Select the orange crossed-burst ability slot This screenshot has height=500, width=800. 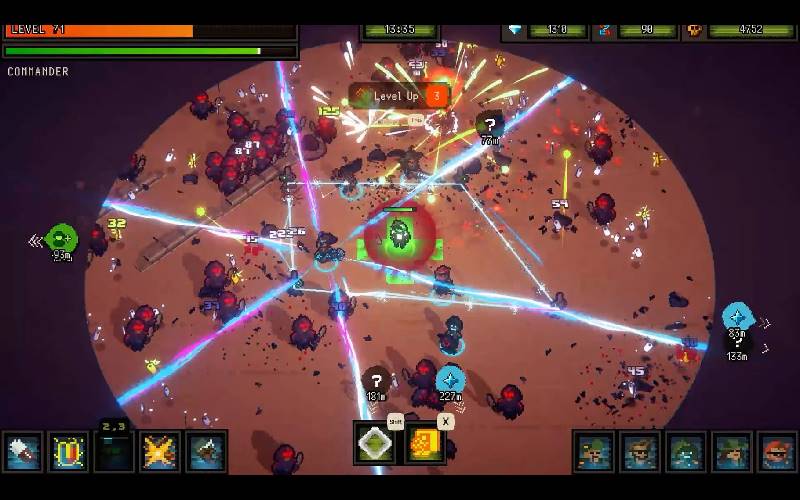pos(160,452)
